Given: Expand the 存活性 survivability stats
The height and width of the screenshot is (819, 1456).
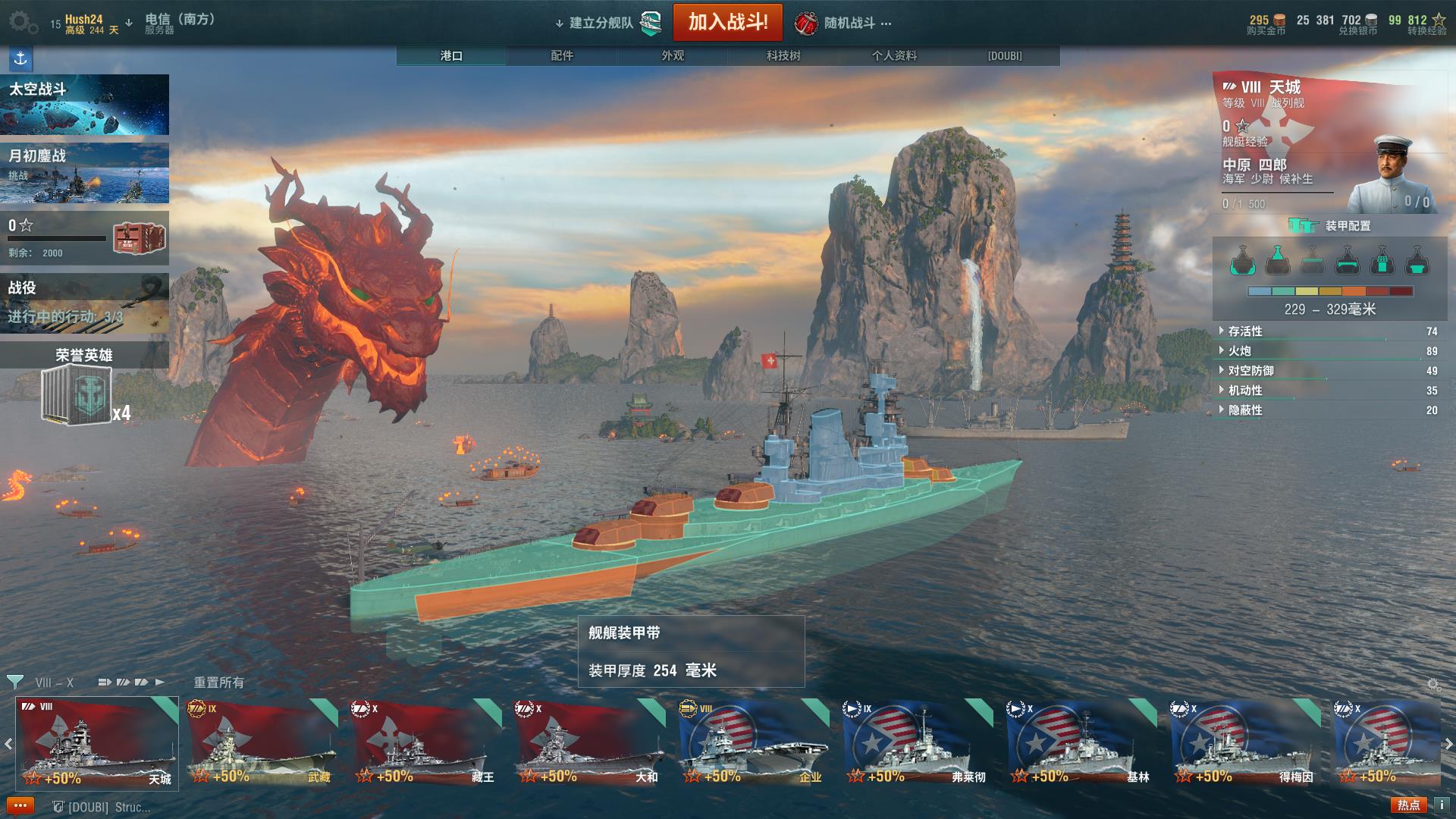Looking at the screenshot, I should tap(1245, 331).
